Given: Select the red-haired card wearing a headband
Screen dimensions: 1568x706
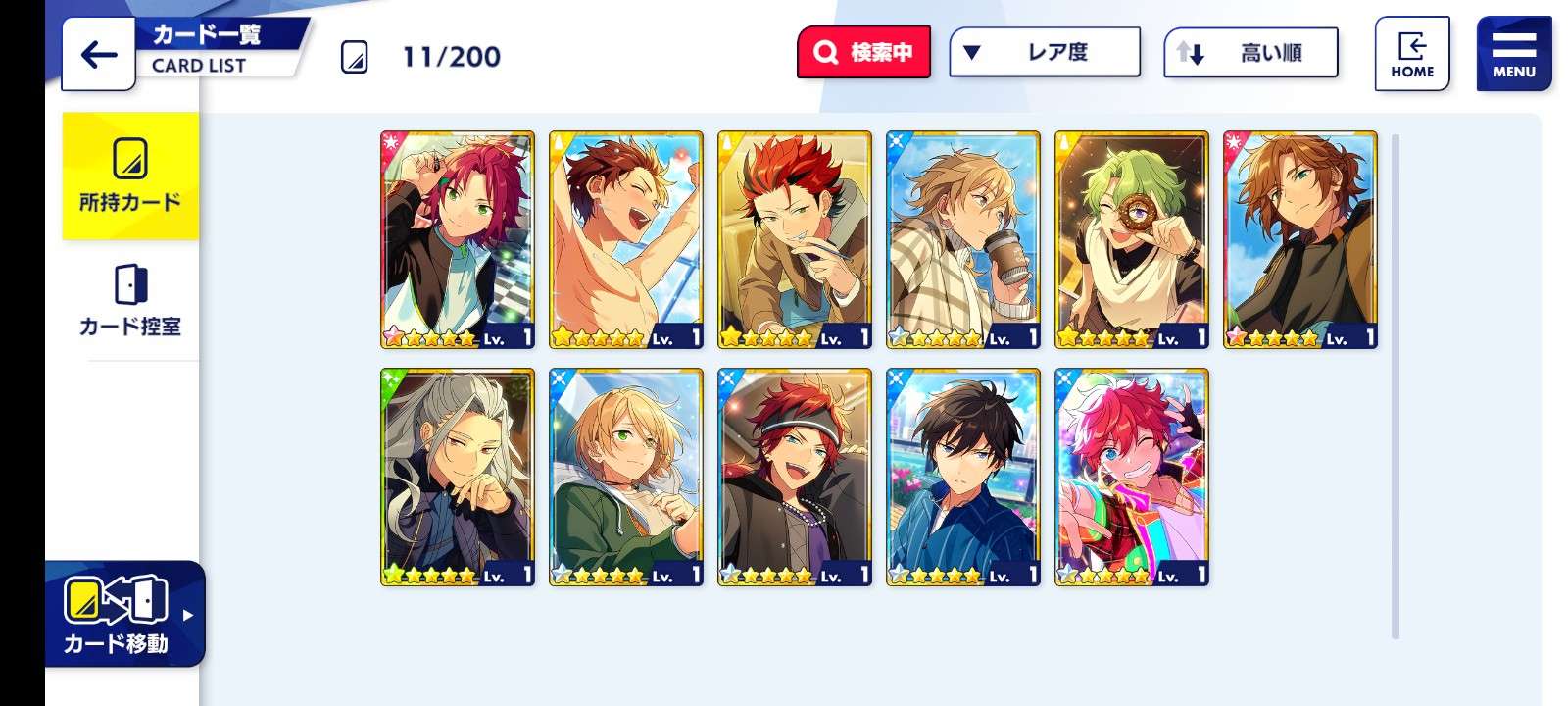Looking at the screenshot, I should tap(795, 477).
